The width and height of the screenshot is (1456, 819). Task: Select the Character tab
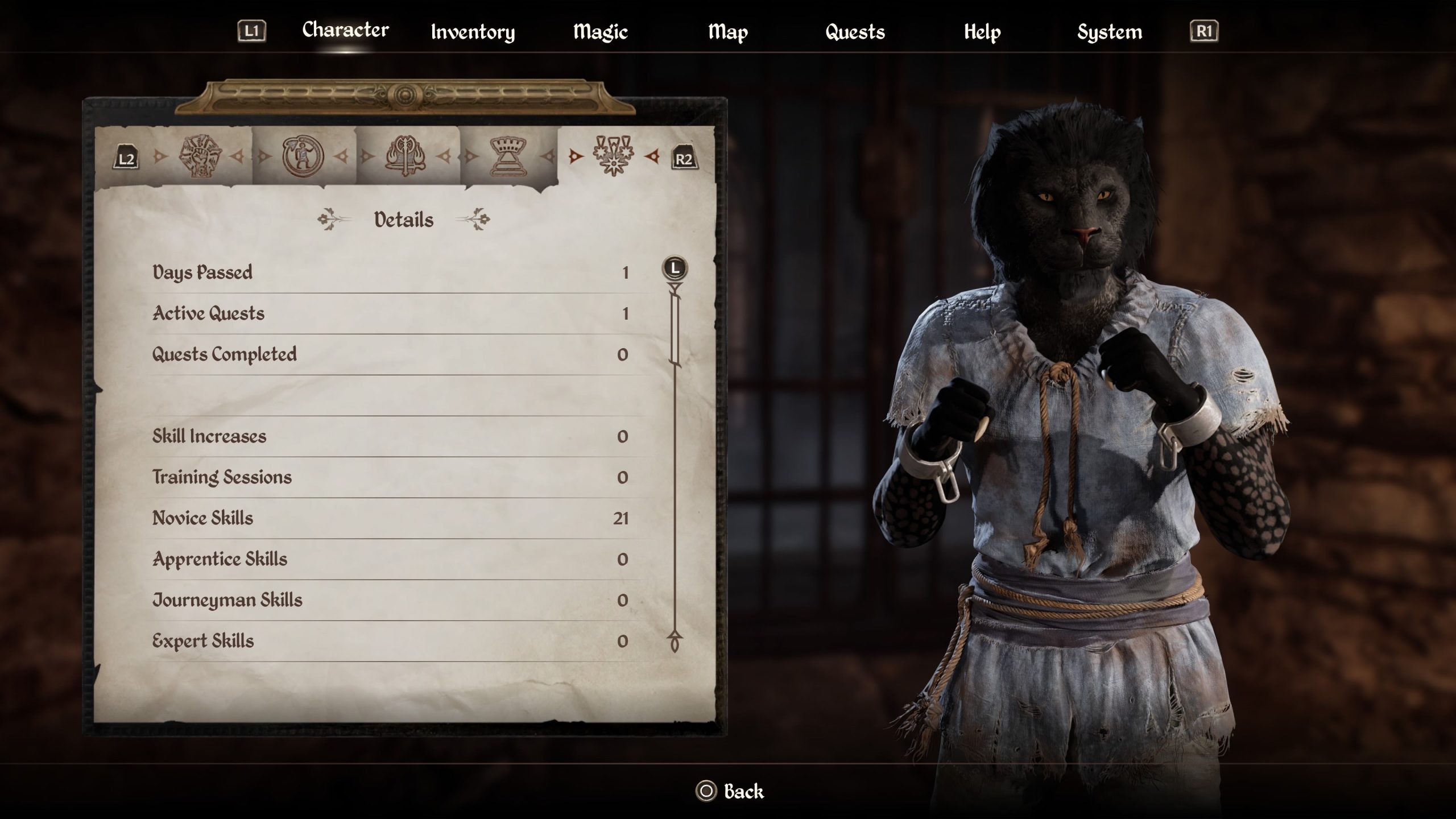coord(345,30)
